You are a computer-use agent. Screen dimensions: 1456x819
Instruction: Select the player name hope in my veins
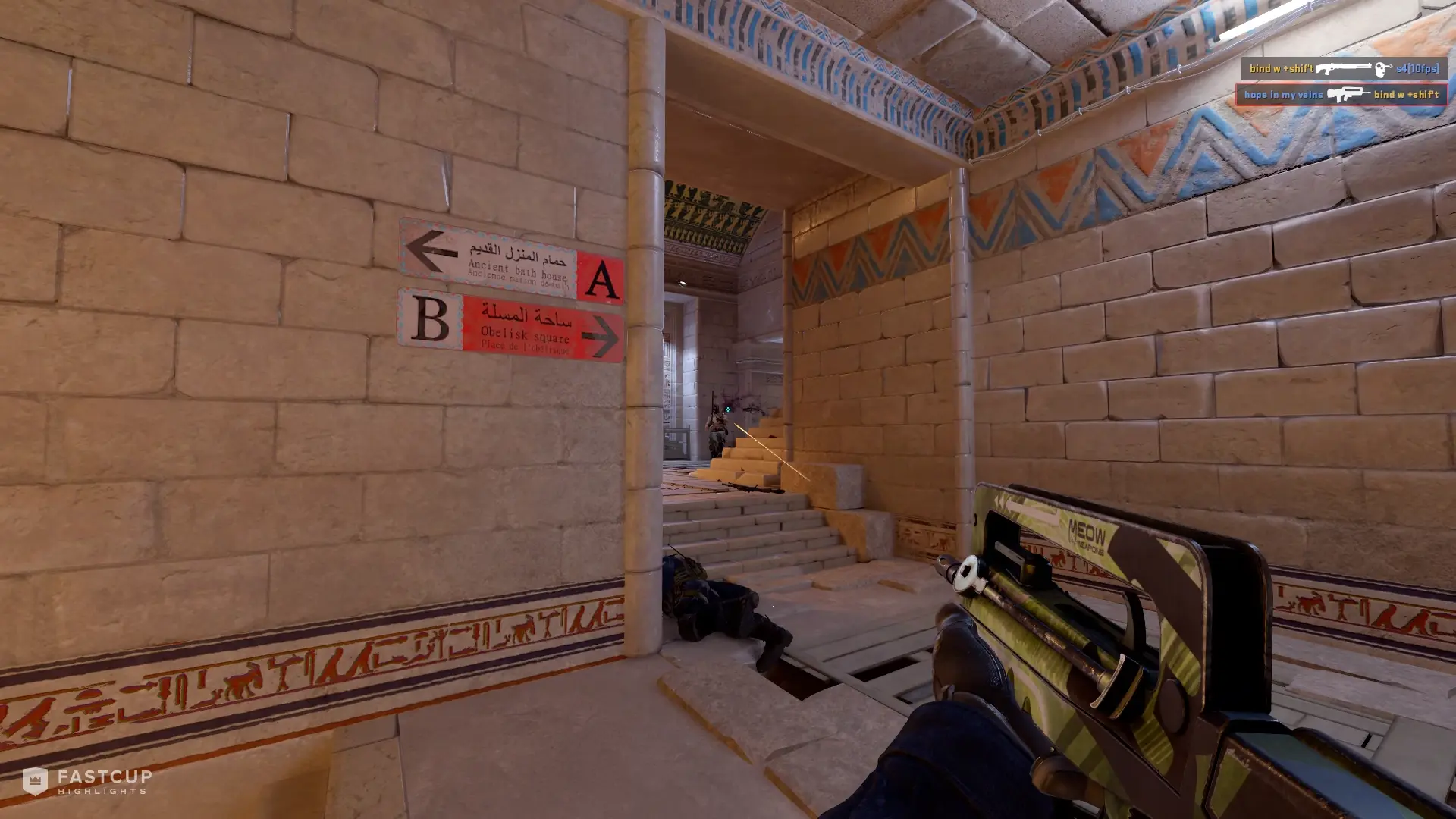point(1284,96)
